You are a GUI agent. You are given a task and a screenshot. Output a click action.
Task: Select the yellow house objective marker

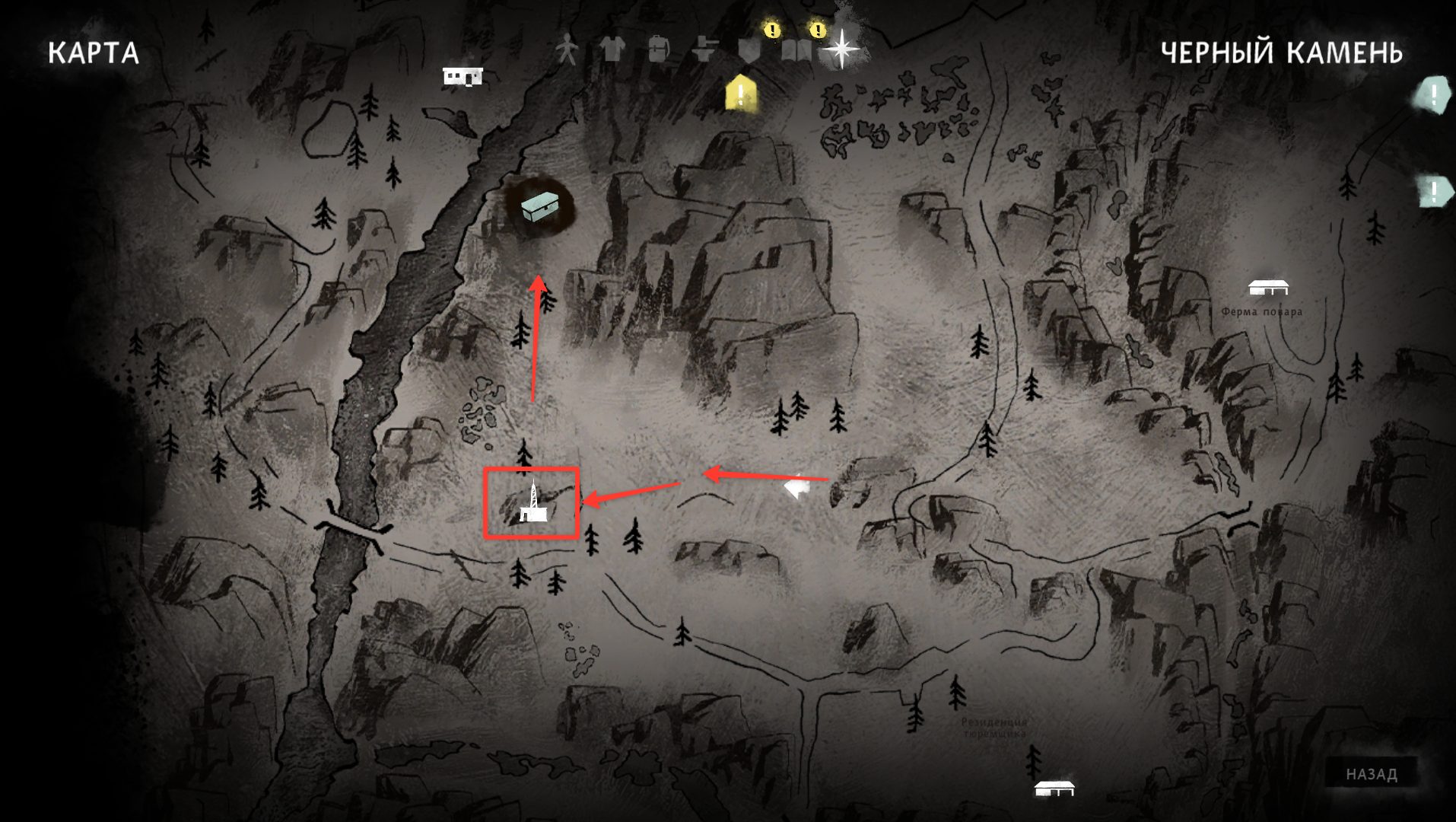point(741,94)
